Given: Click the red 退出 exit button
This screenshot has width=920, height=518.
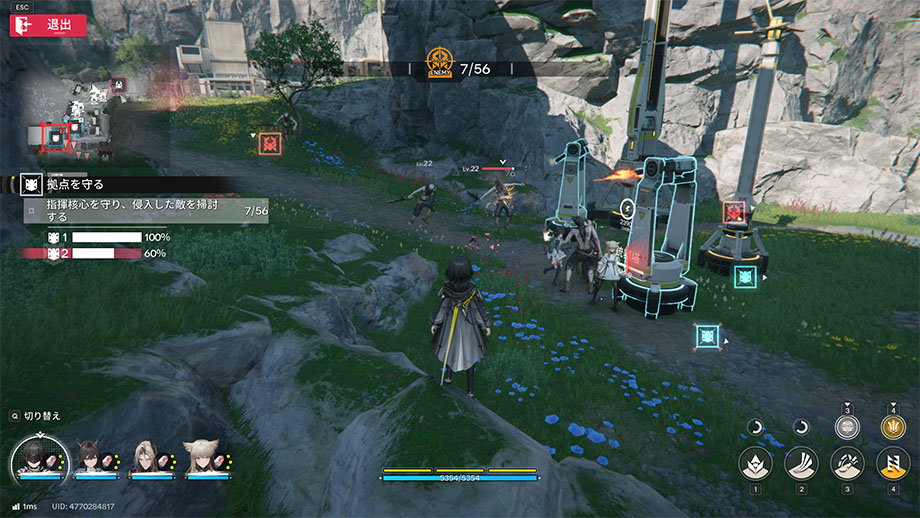Looking at the screenshot, I should point(42,25).
